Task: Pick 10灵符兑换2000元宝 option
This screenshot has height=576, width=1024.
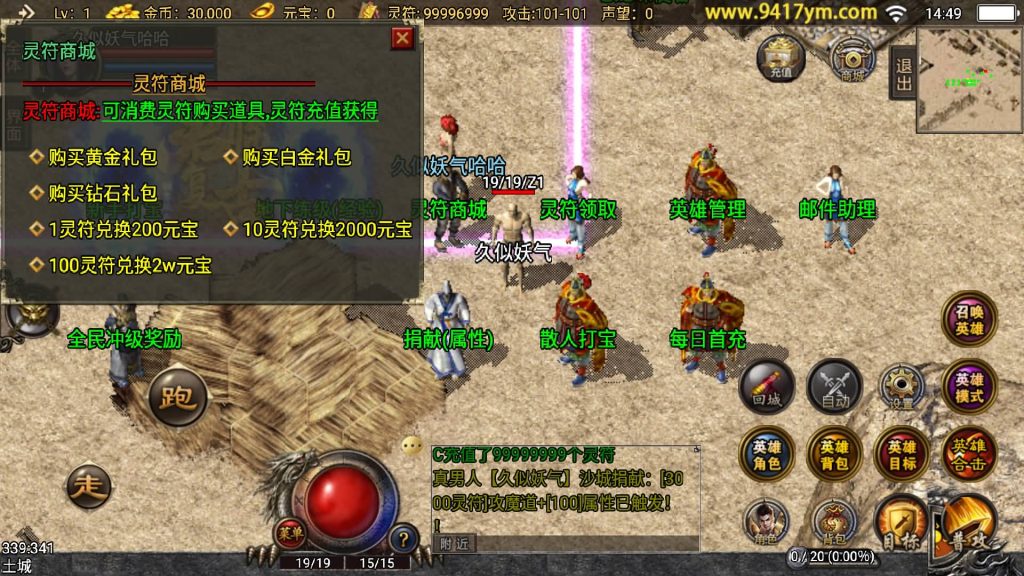Action: [327, 229]
